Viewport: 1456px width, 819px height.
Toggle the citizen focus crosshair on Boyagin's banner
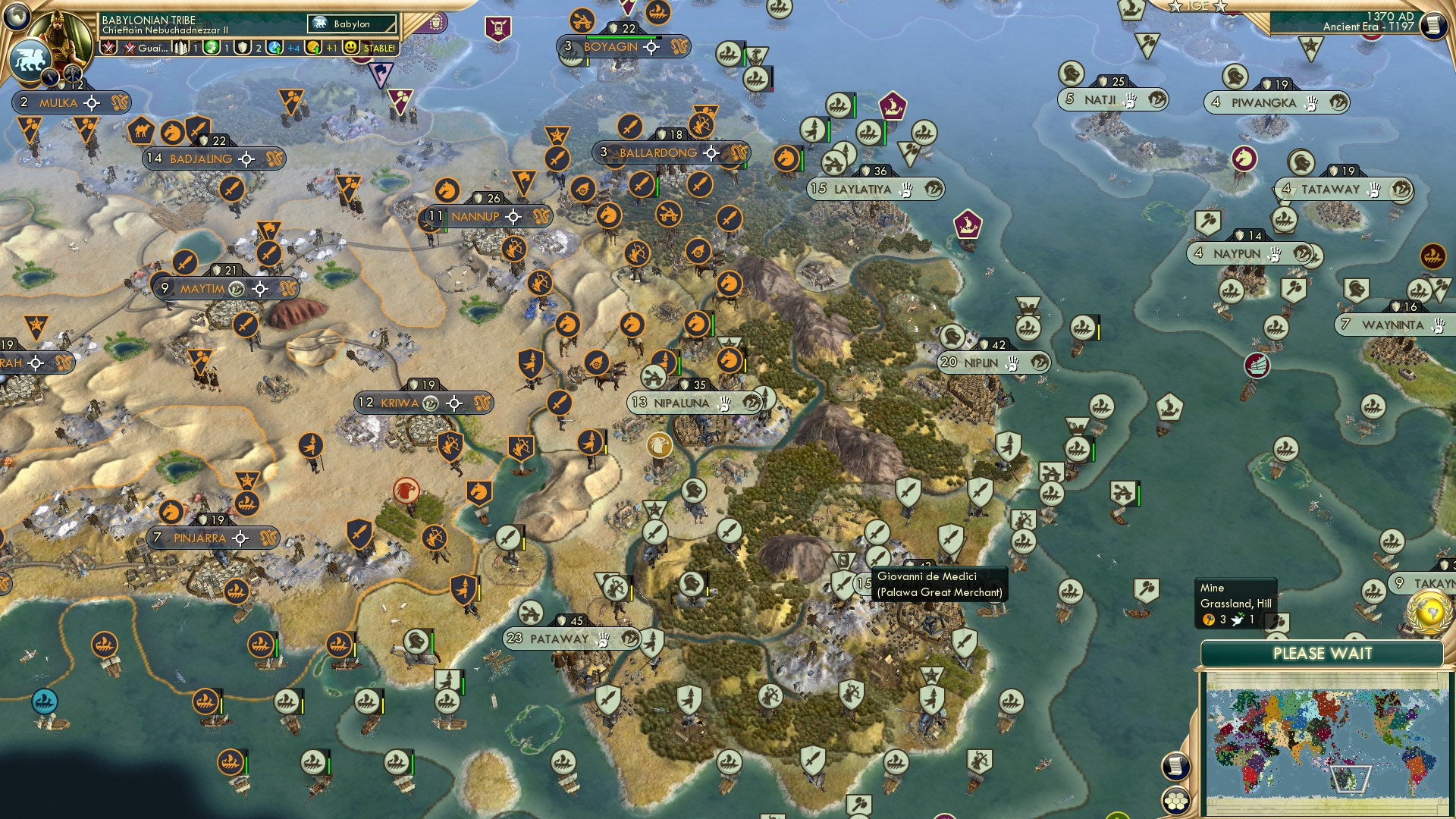[651, 49]
